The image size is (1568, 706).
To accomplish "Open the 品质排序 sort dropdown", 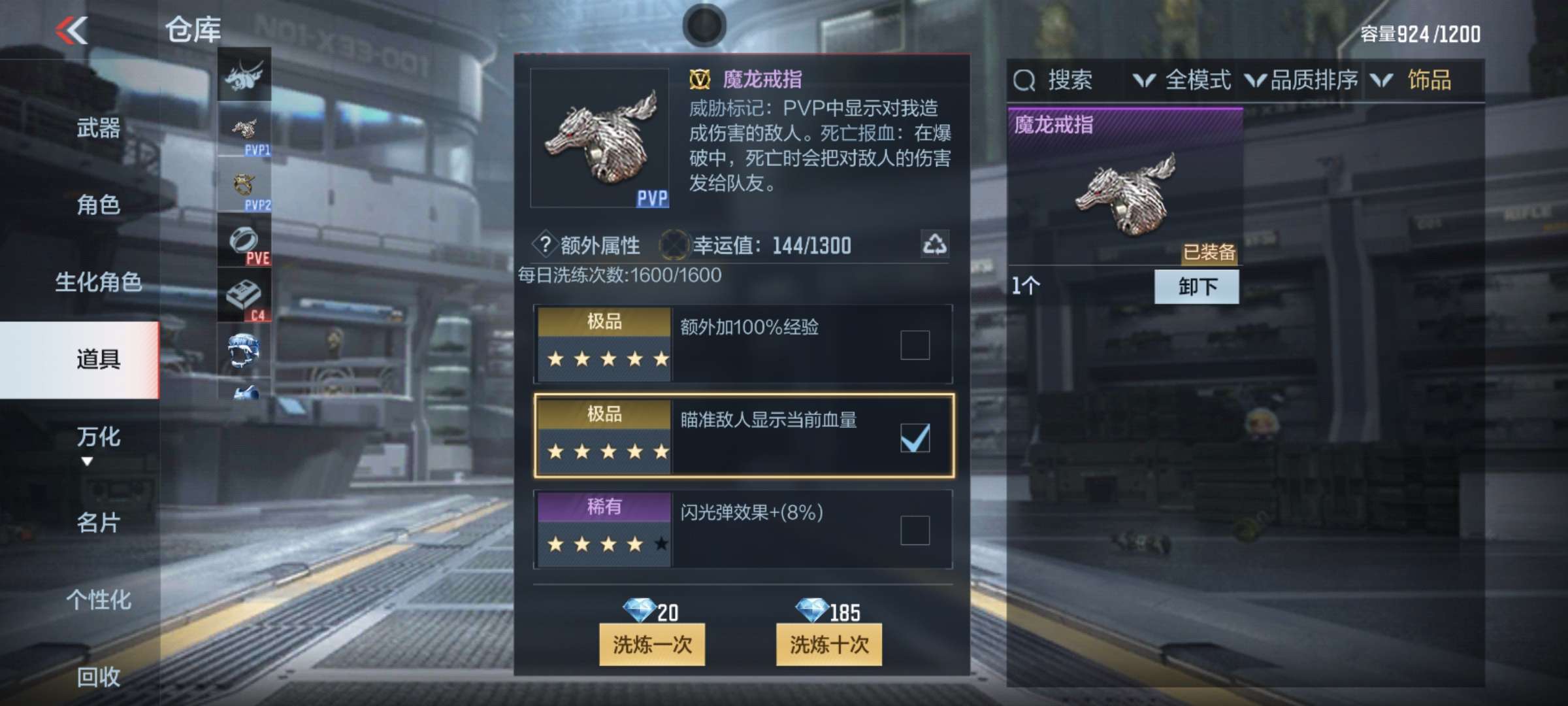I will click(x=1301, y=80).
